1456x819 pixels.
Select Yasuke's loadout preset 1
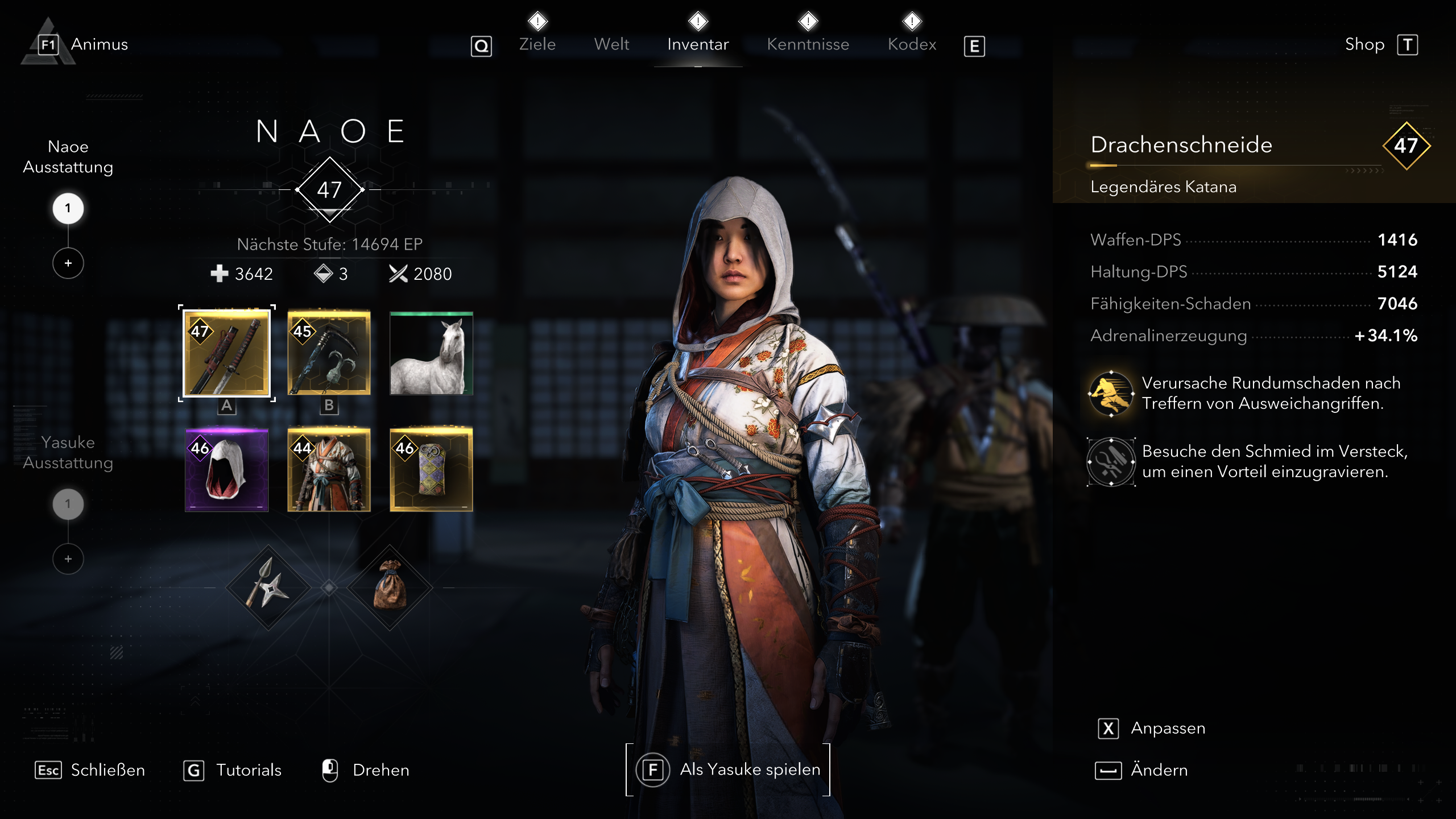pyautogui.click(x=68, y=503)
